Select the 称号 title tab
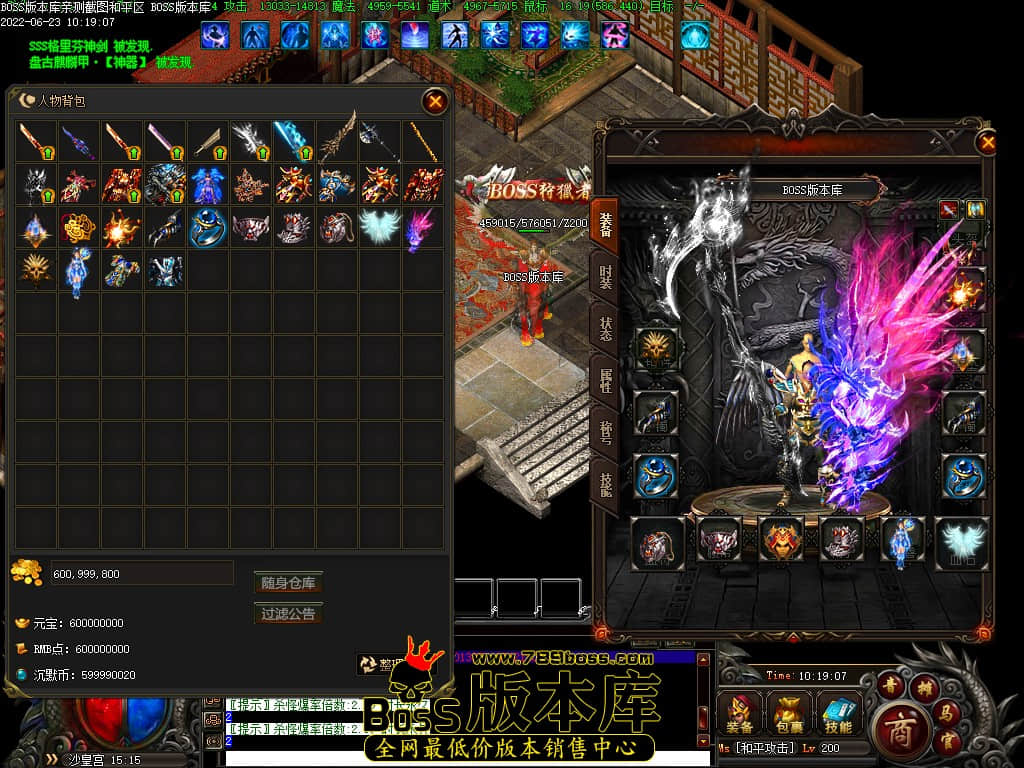1024x768 pixels. (x=606, y=433)
